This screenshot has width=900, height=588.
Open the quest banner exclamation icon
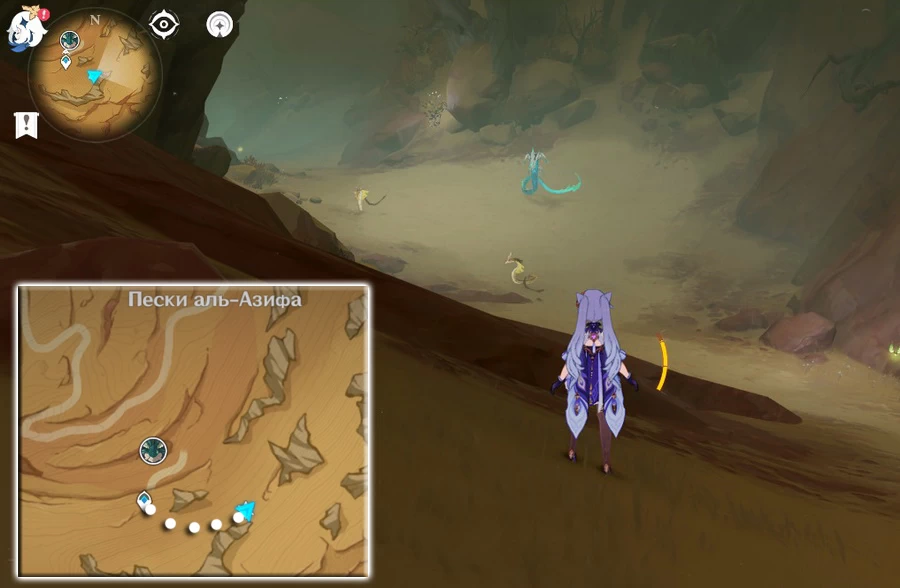point(25,125)
